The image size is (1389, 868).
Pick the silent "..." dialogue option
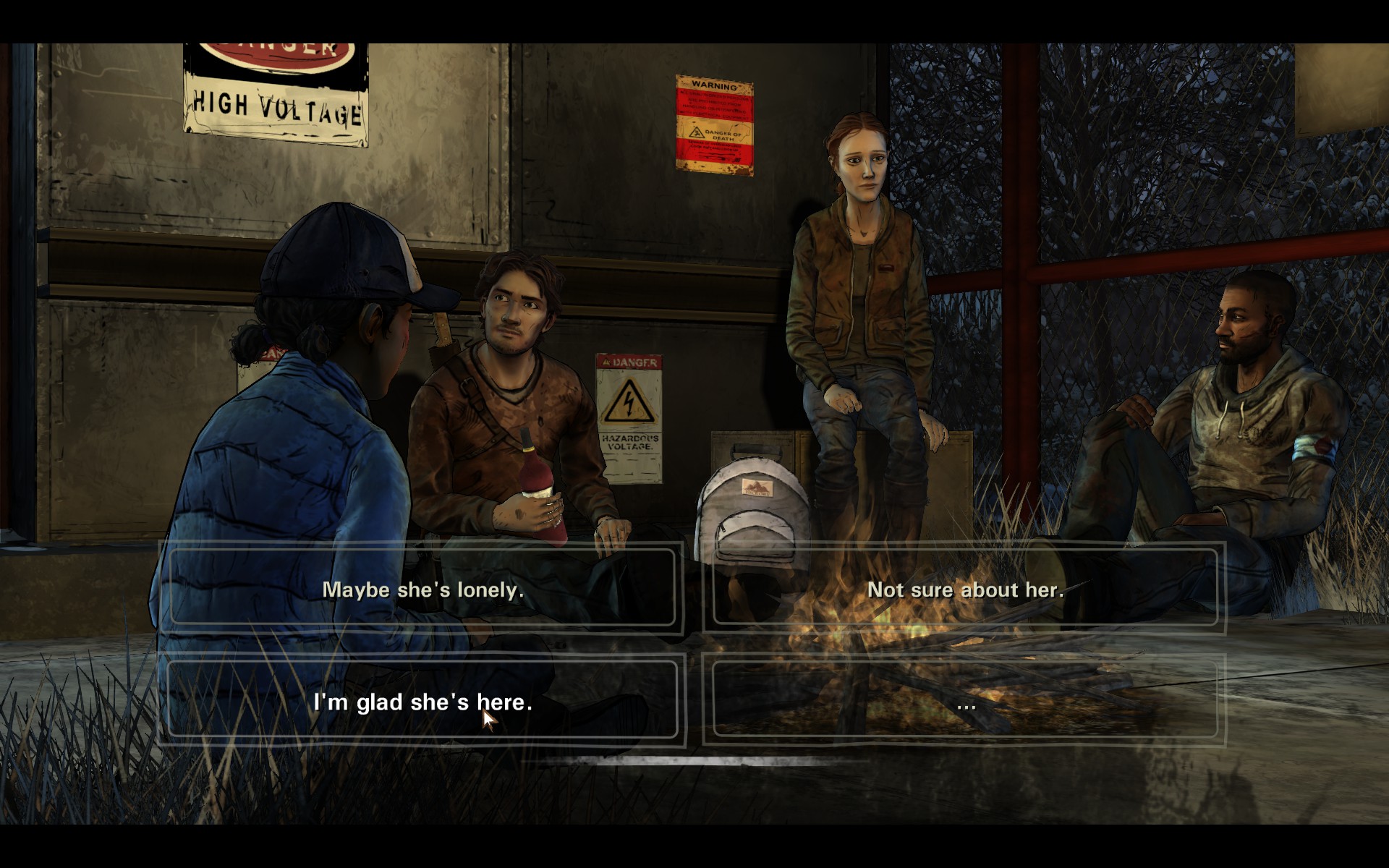965,701
